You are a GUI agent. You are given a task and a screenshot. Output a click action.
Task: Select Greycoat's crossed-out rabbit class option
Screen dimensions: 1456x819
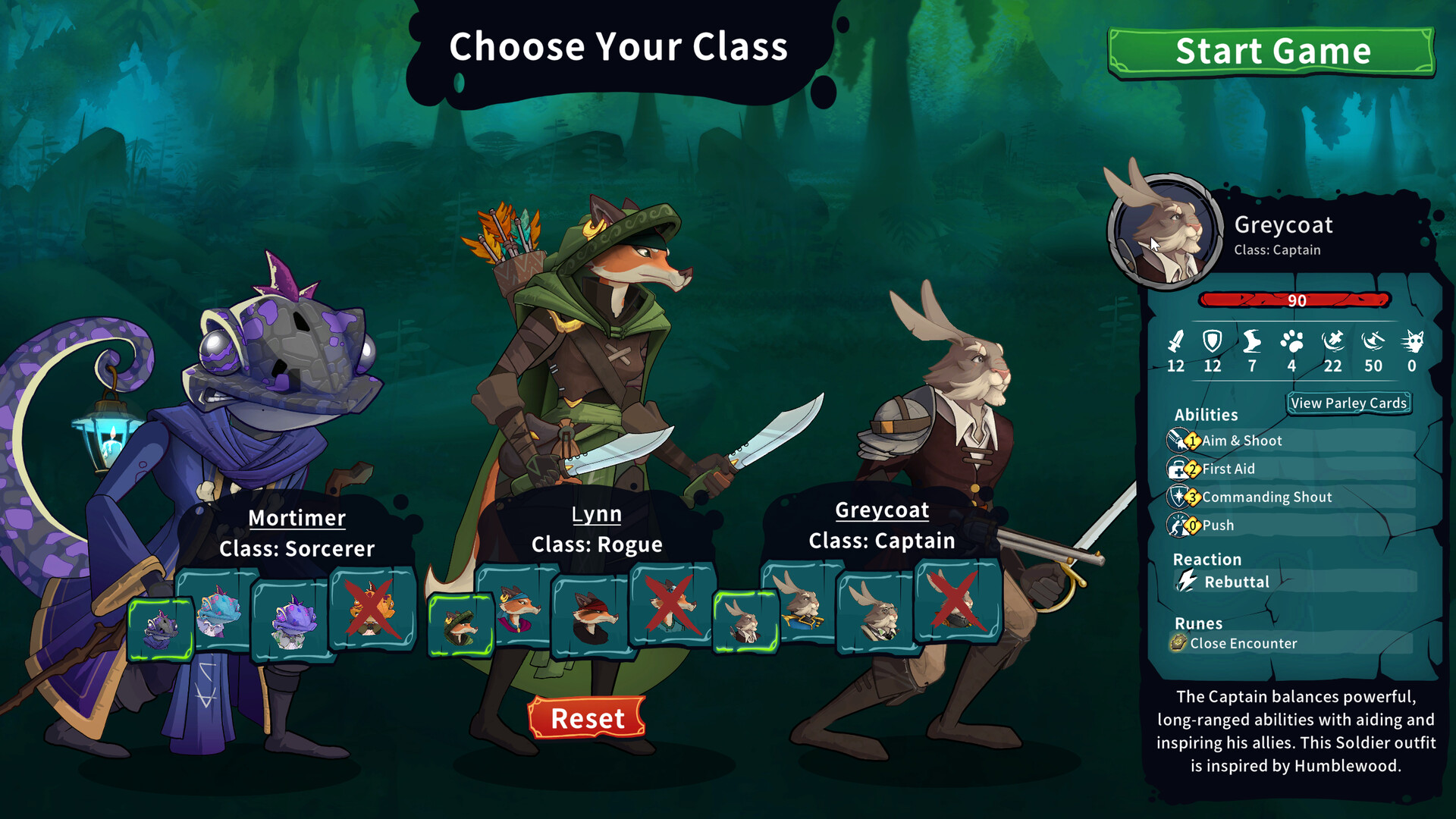click(x=957, y=602)
